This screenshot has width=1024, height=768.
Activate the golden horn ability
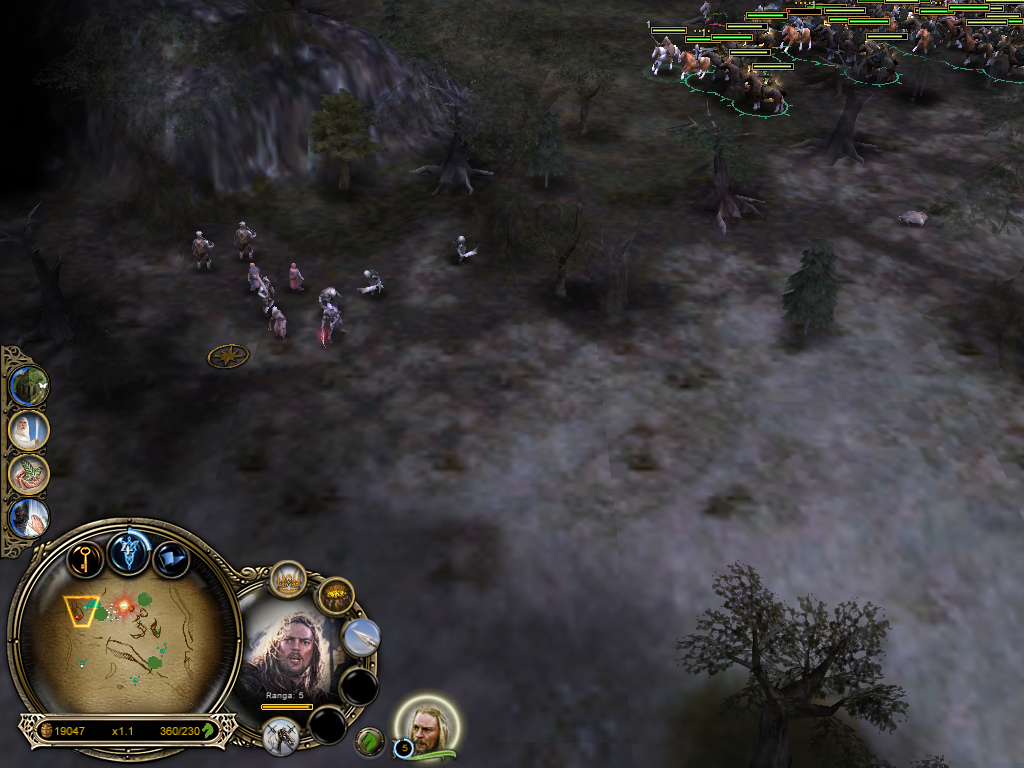pos(336,597)
